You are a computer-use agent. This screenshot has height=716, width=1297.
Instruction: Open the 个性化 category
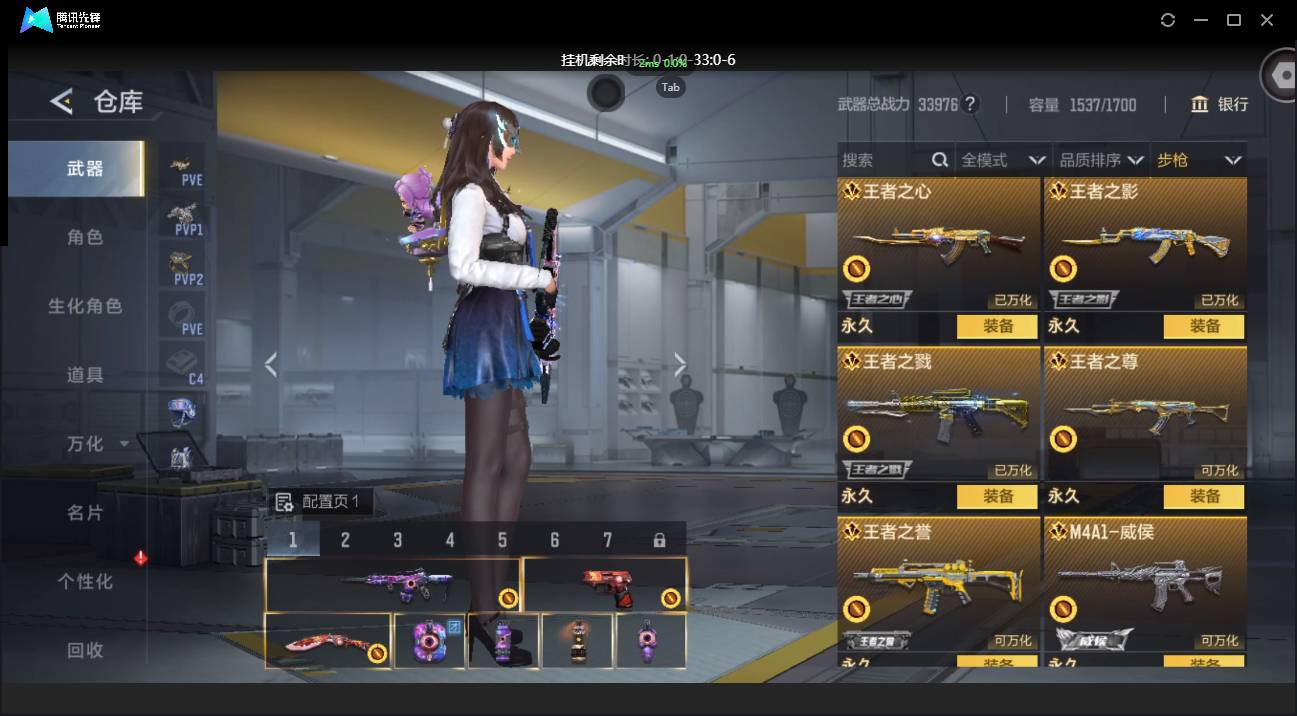click(x=85, y=581)
